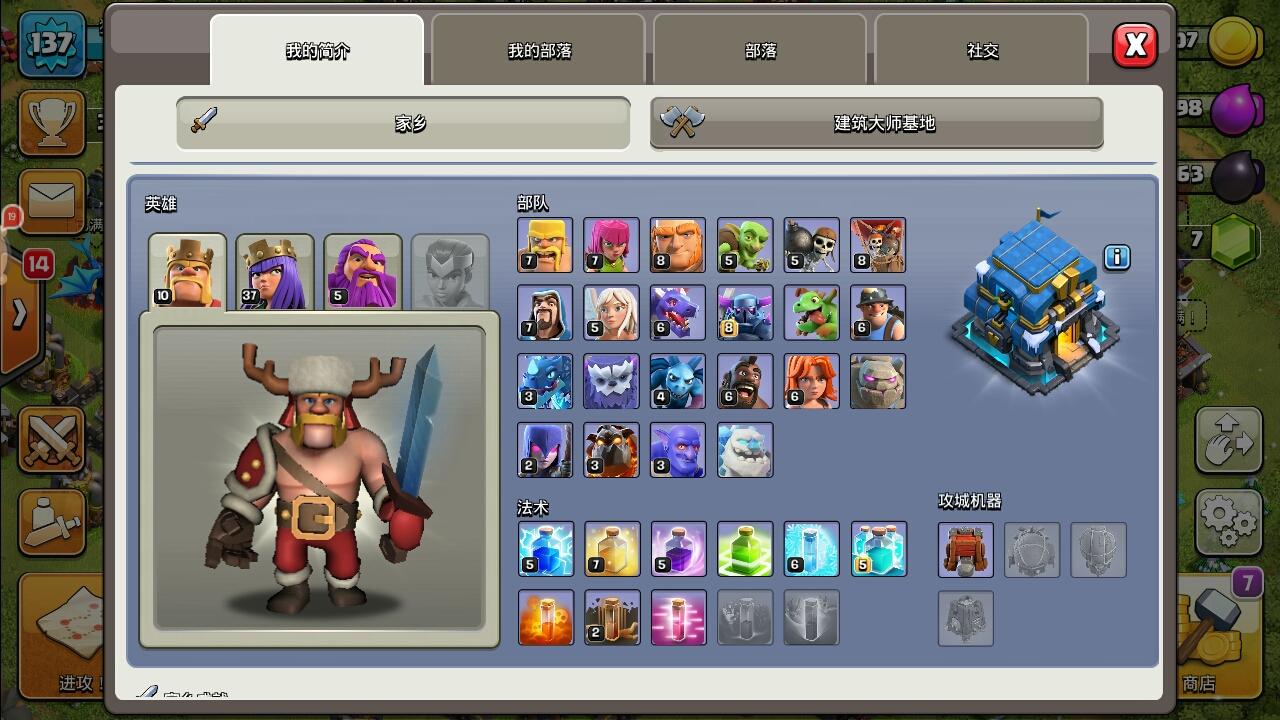Select the 家乡 home village view
Viewport: 1280px width, 720px height.
pyautogui.click(x=402, y=122)
